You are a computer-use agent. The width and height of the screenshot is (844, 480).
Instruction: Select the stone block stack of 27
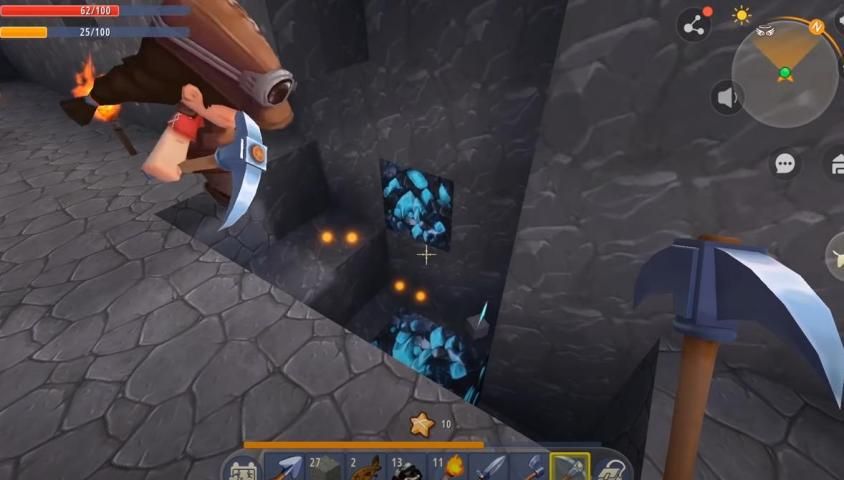point(325,468)
